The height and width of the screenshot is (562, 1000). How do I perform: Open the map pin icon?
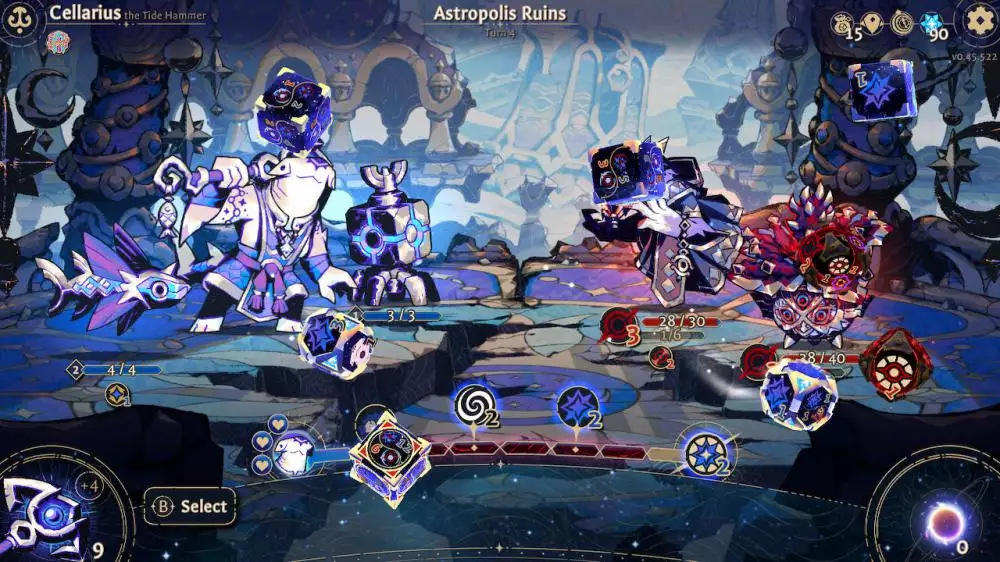click(x=873, y=22)
